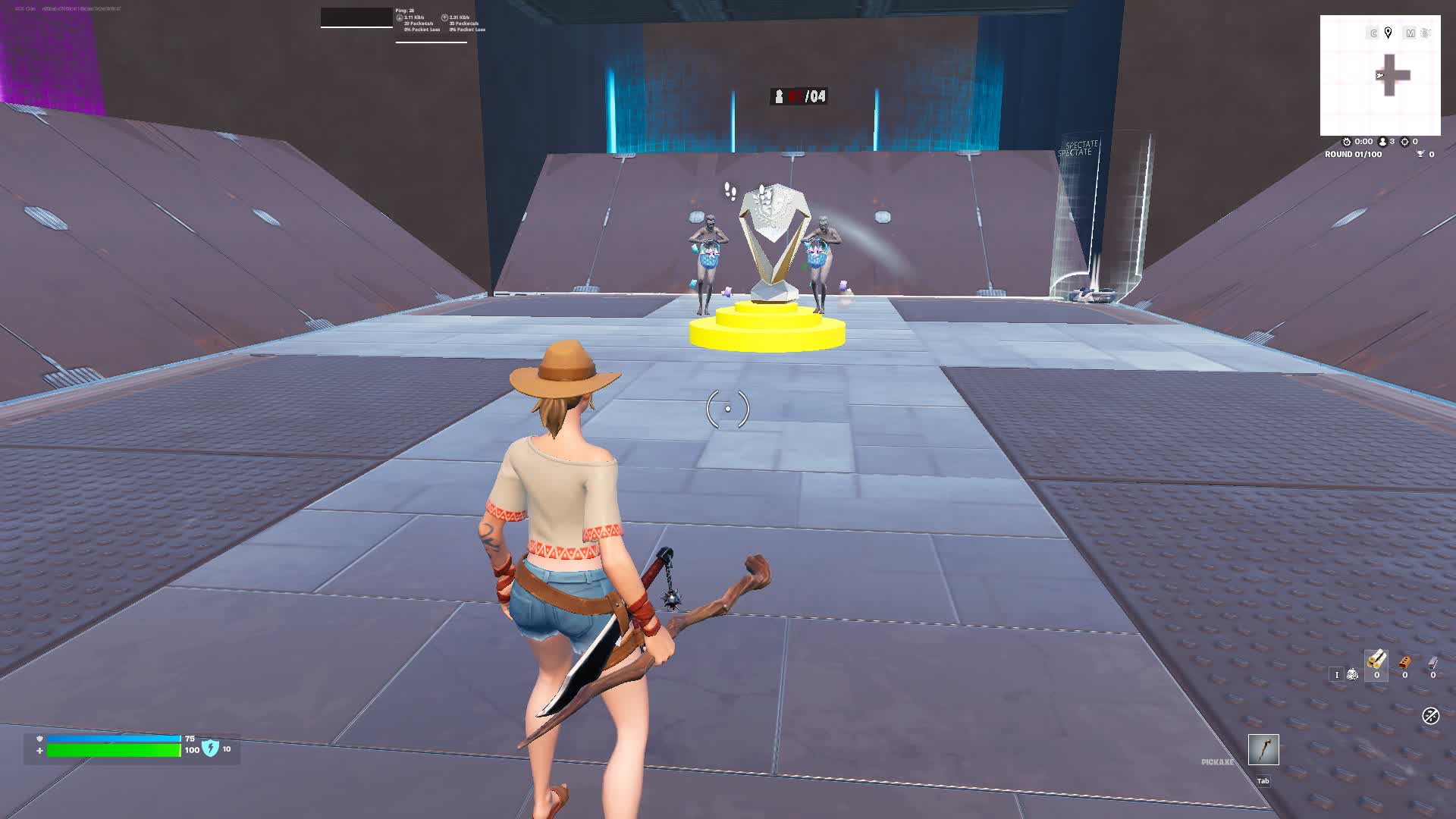Choose the brick building material
The width and height of the screenshot is (1456, 819).
pos(1404,663)
